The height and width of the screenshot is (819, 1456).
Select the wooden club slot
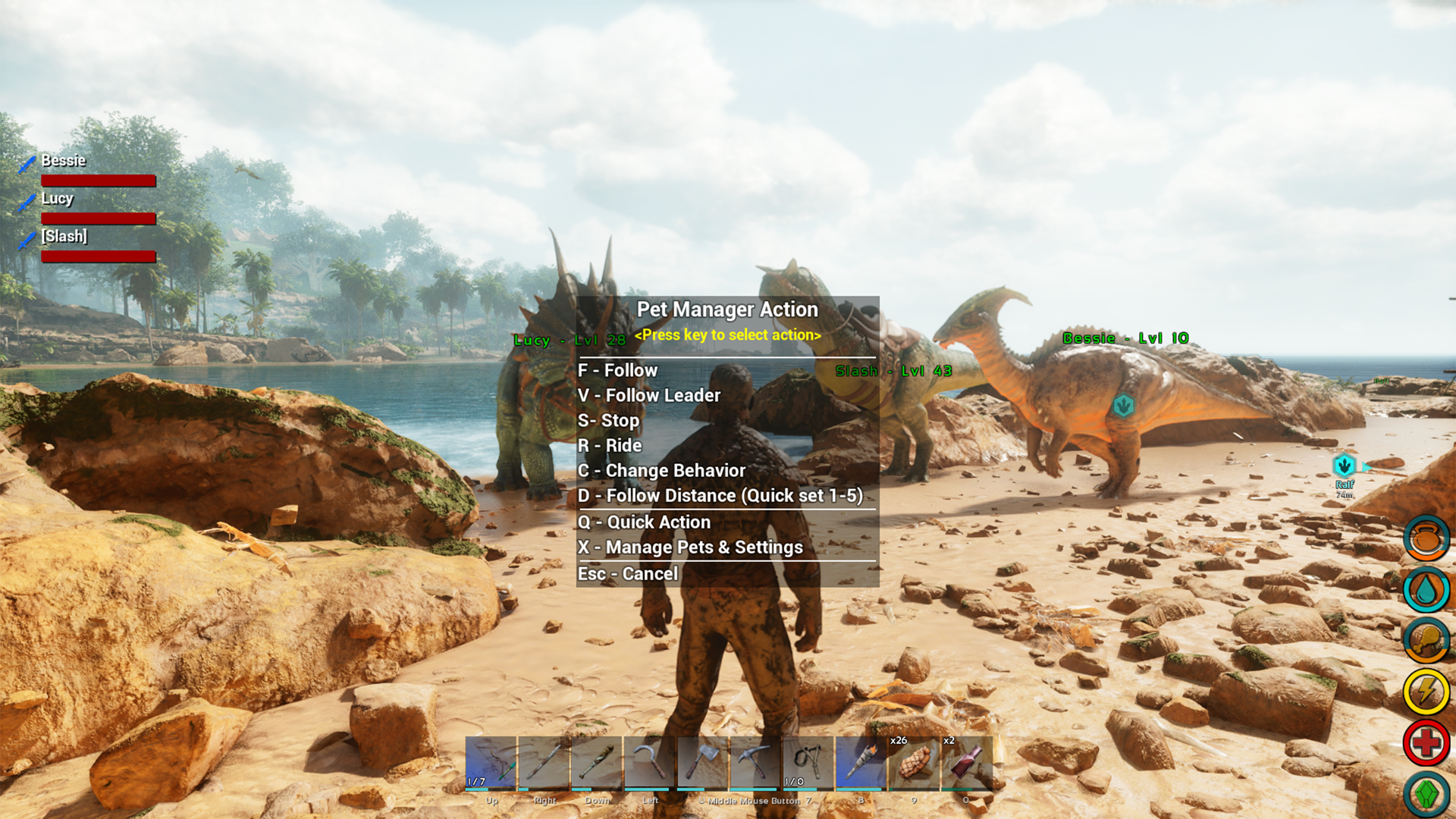tap(597, 762)
